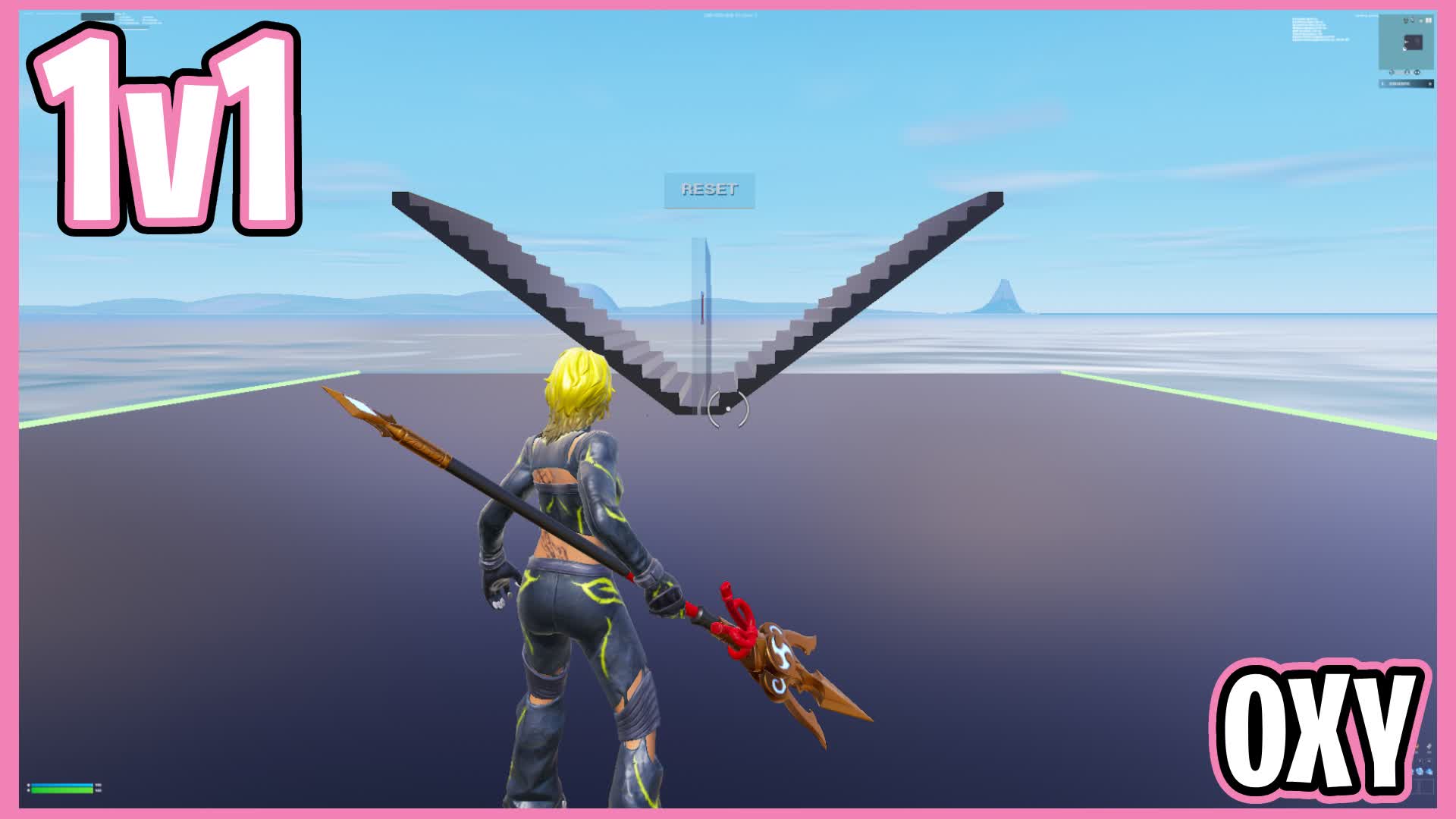Click the blue shield bar in the bottom-left

tap(61, 785)
